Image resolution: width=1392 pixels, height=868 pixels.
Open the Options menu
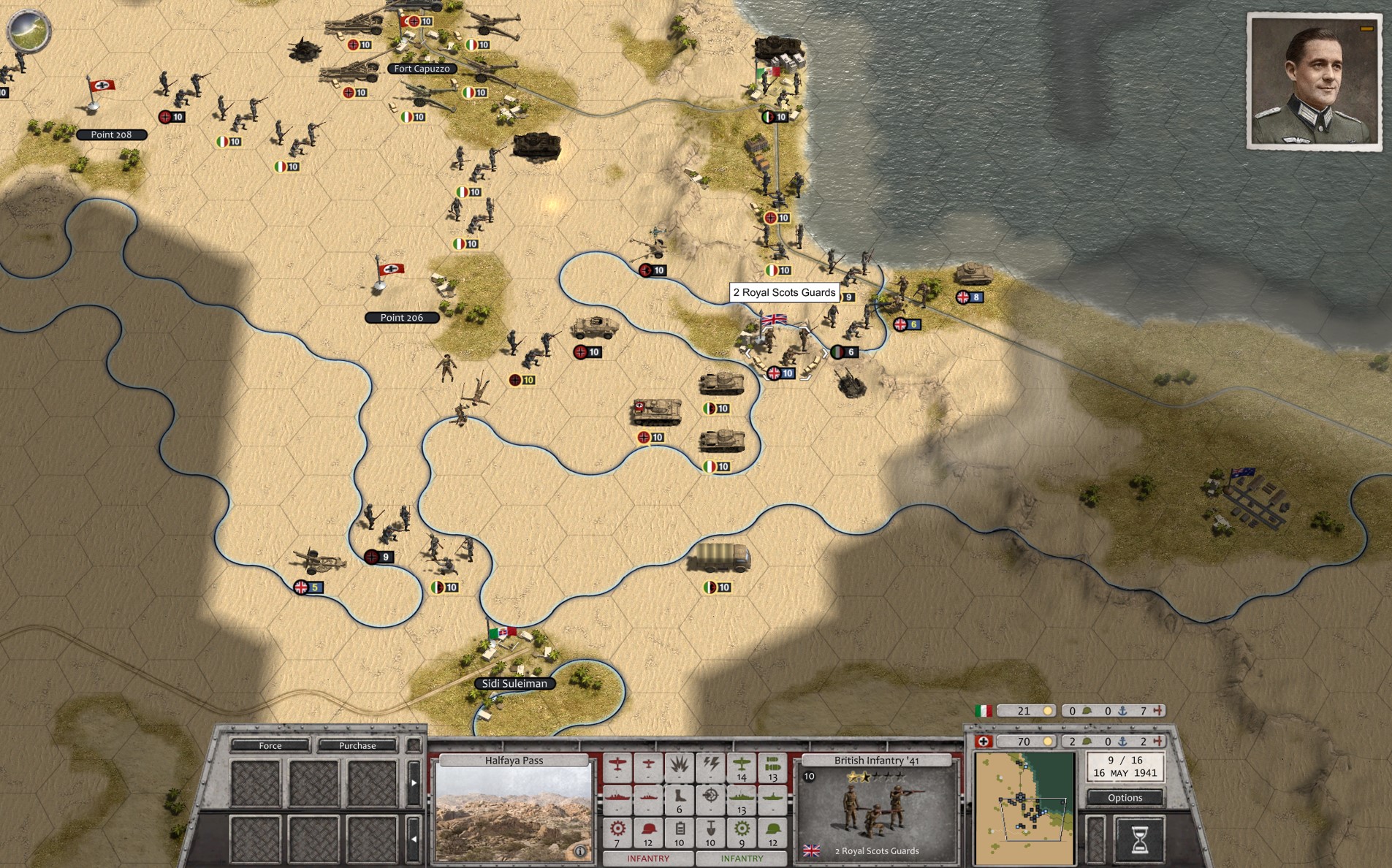(1125, 798)
